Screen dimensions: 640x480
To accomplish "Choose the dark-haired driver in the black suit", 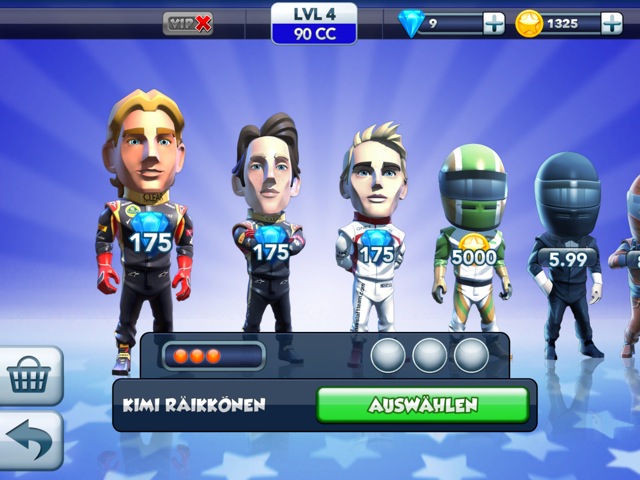I will coord(268,225).
